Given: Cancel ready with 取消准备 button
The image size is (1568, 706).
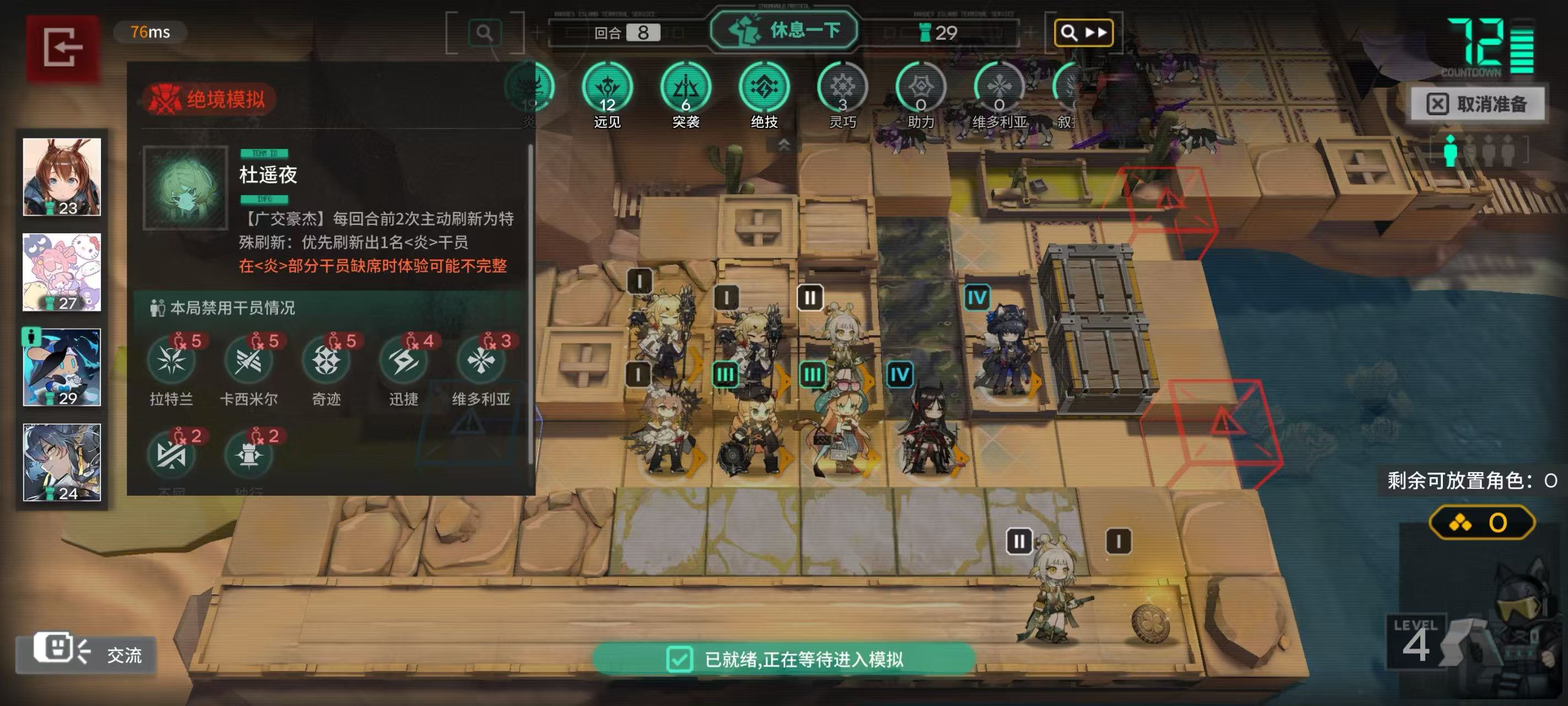Looking at the screenshot, I should point(1478,104).
